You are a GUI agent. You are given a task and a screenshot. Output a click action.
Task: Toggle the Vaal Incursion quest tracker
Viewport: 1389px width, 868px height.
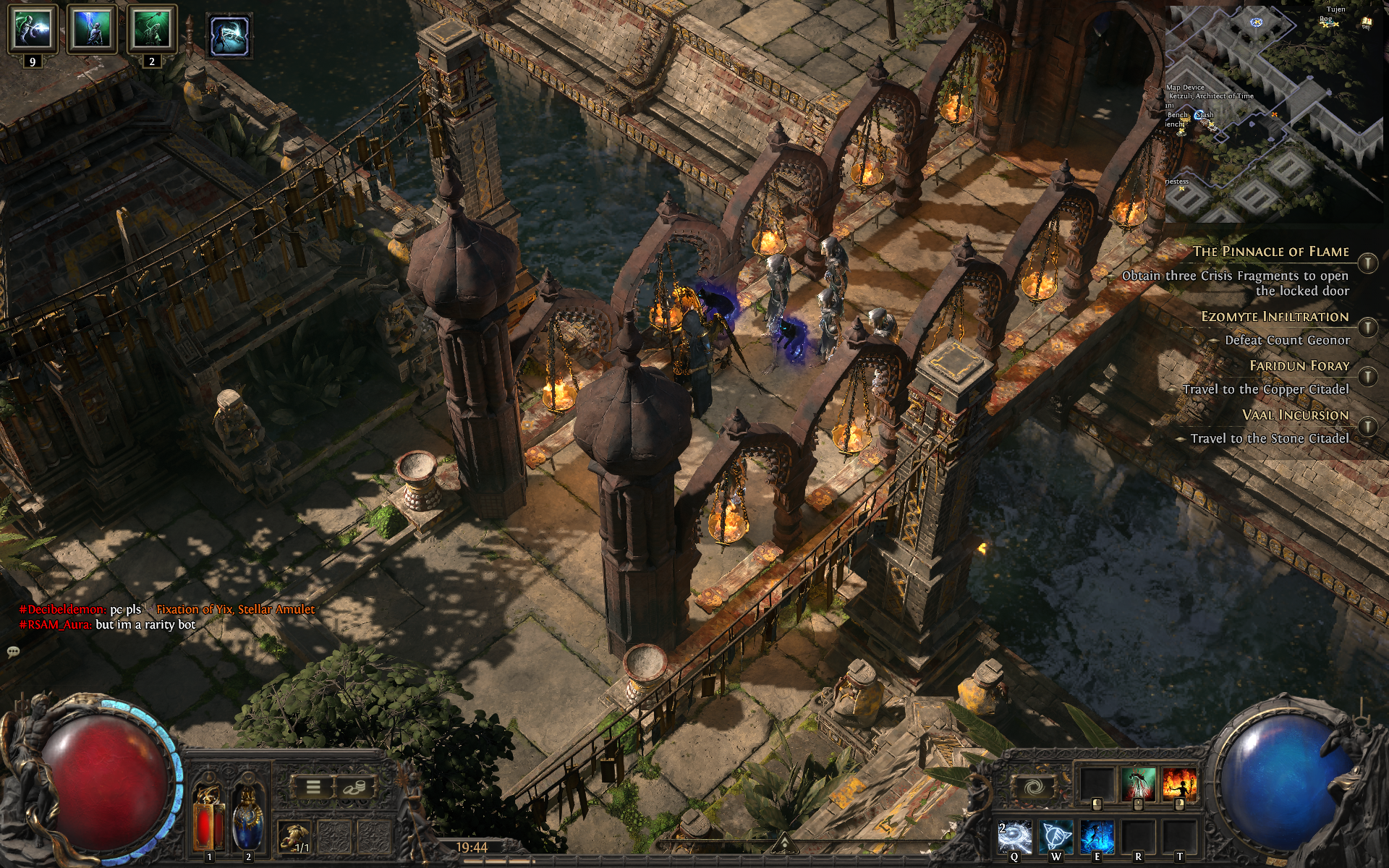pos(1367,425)
